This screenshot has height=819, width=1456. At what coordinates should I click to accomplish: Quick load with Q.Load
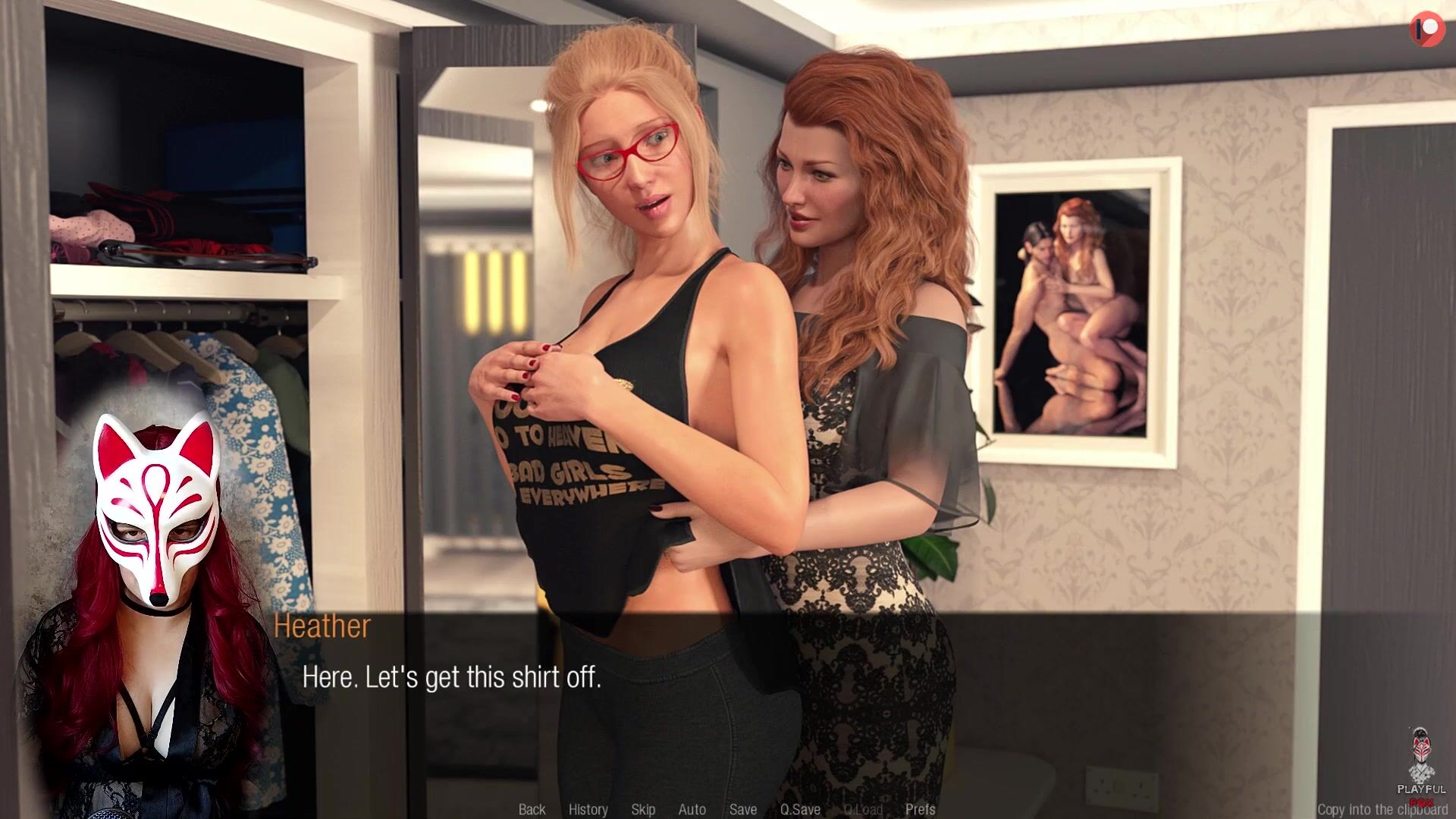tap(863, 809)
